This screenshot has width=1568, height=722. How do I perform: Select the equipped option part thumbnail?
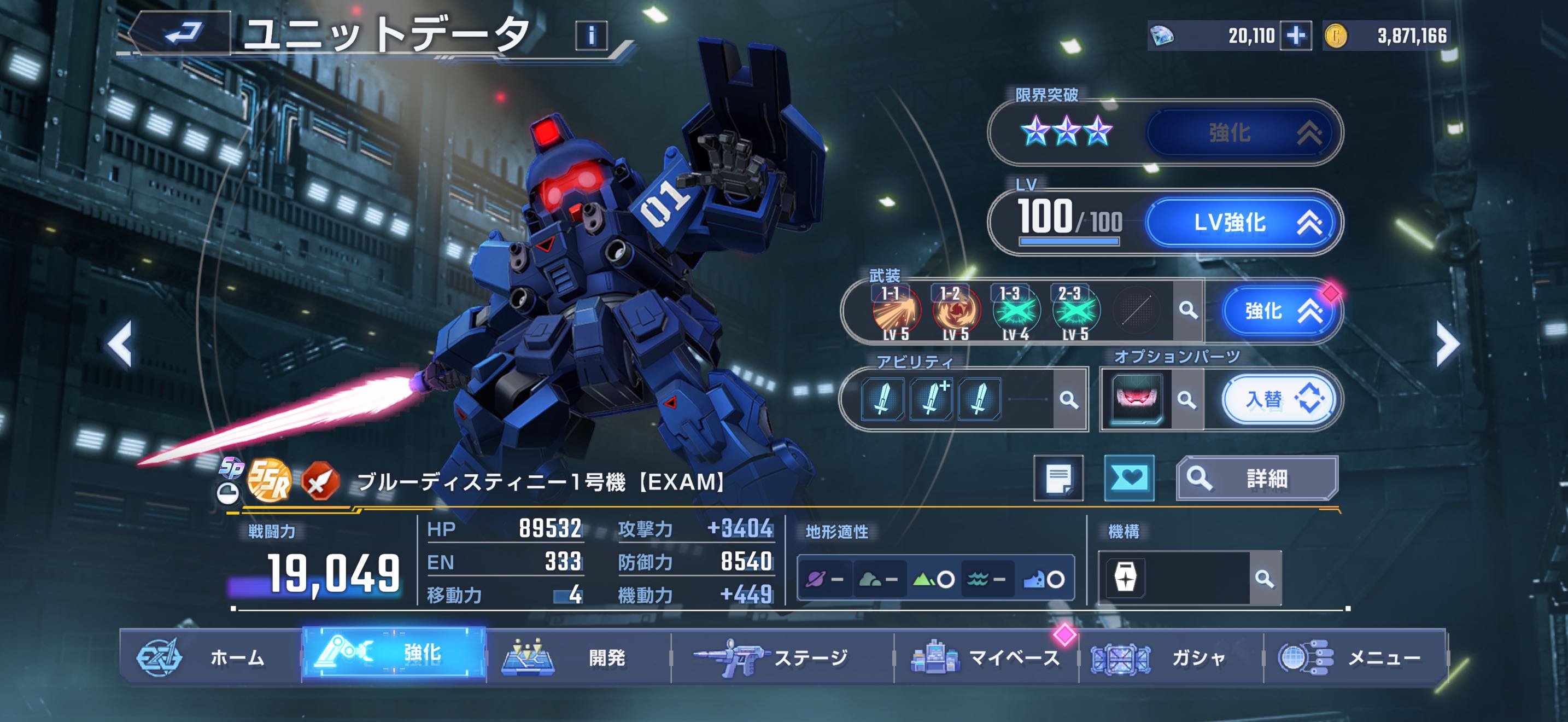[1136, 399]
